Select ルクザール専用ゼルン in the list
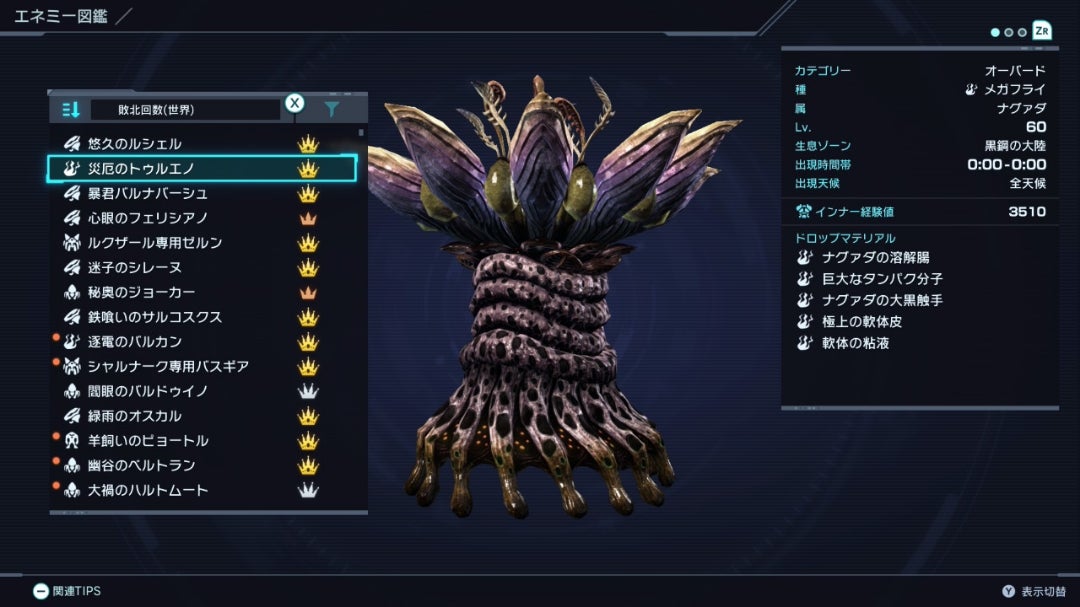 (154, 243)
